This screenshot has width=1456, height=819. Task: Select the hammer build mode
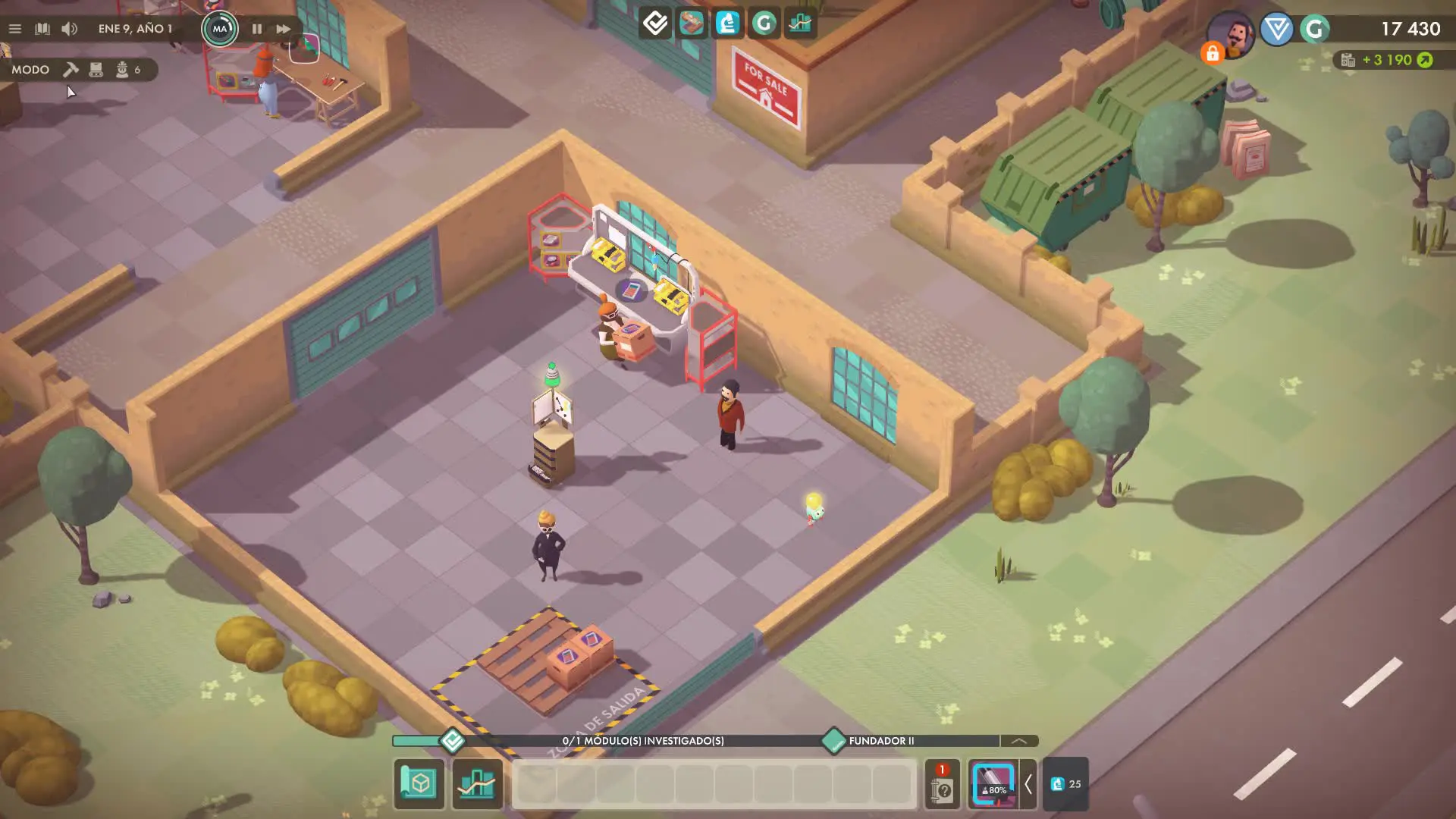pos(71,70)
